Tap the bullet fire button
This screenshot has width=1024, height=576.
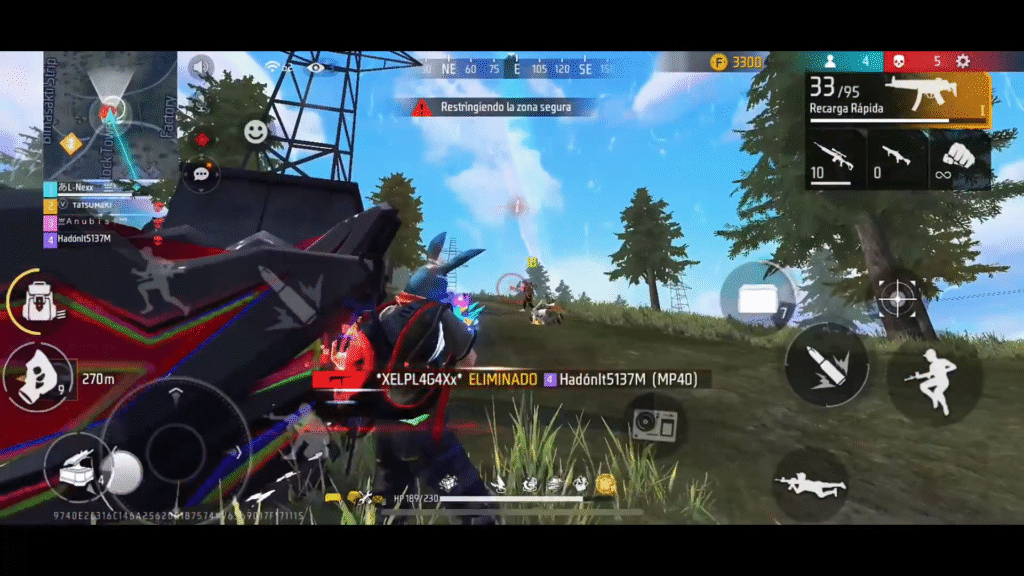(x=827, y=364)
